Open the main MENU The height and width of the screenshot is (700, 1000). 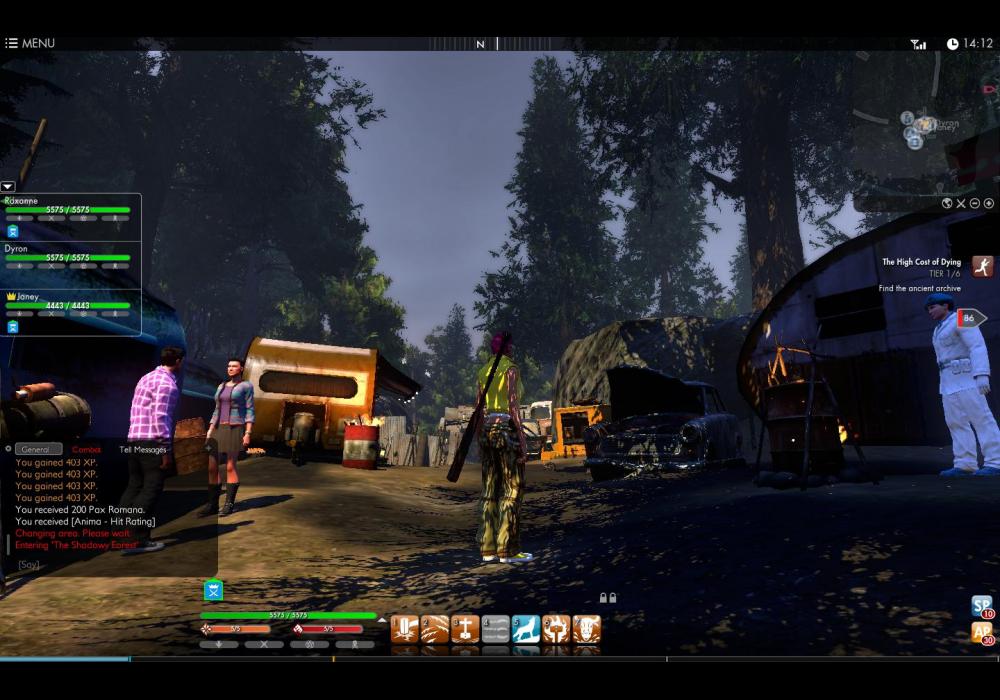click(x=30, y=43)
